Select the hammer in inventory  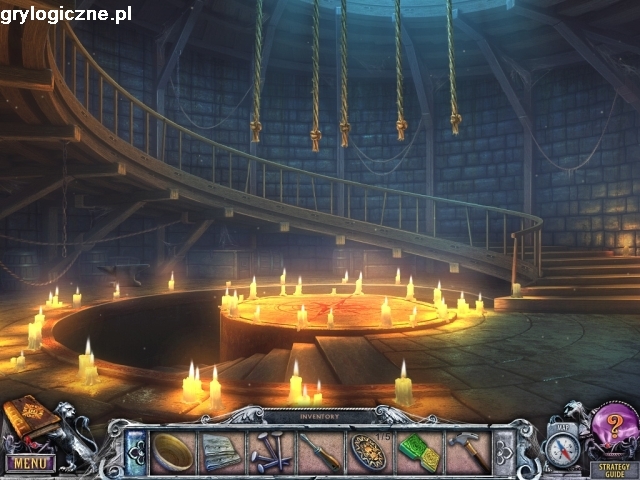click(x=467, y=452)
